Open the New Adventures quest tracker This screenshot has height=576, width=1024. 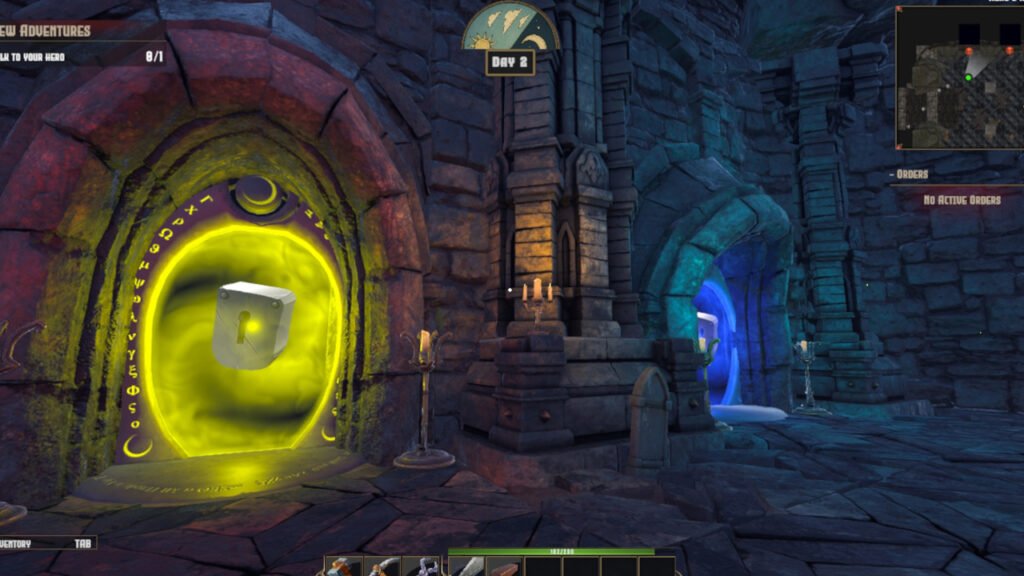point(48,30)
